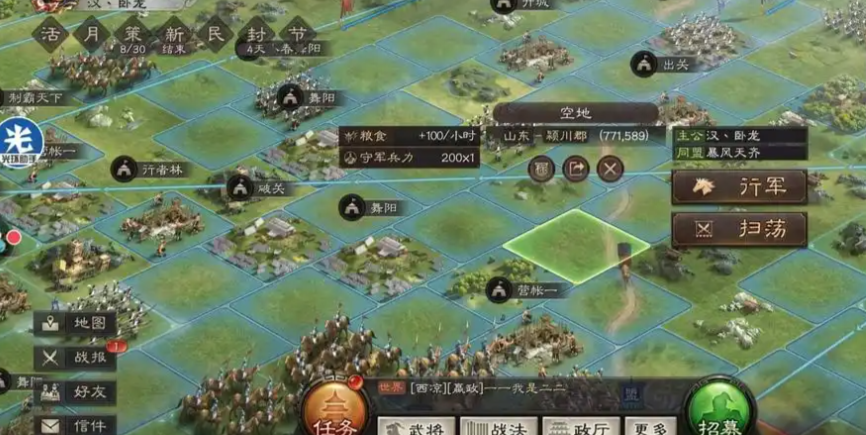
Task: Open the 策 diamond icon showing 8/30
Action: coord(132,33)
